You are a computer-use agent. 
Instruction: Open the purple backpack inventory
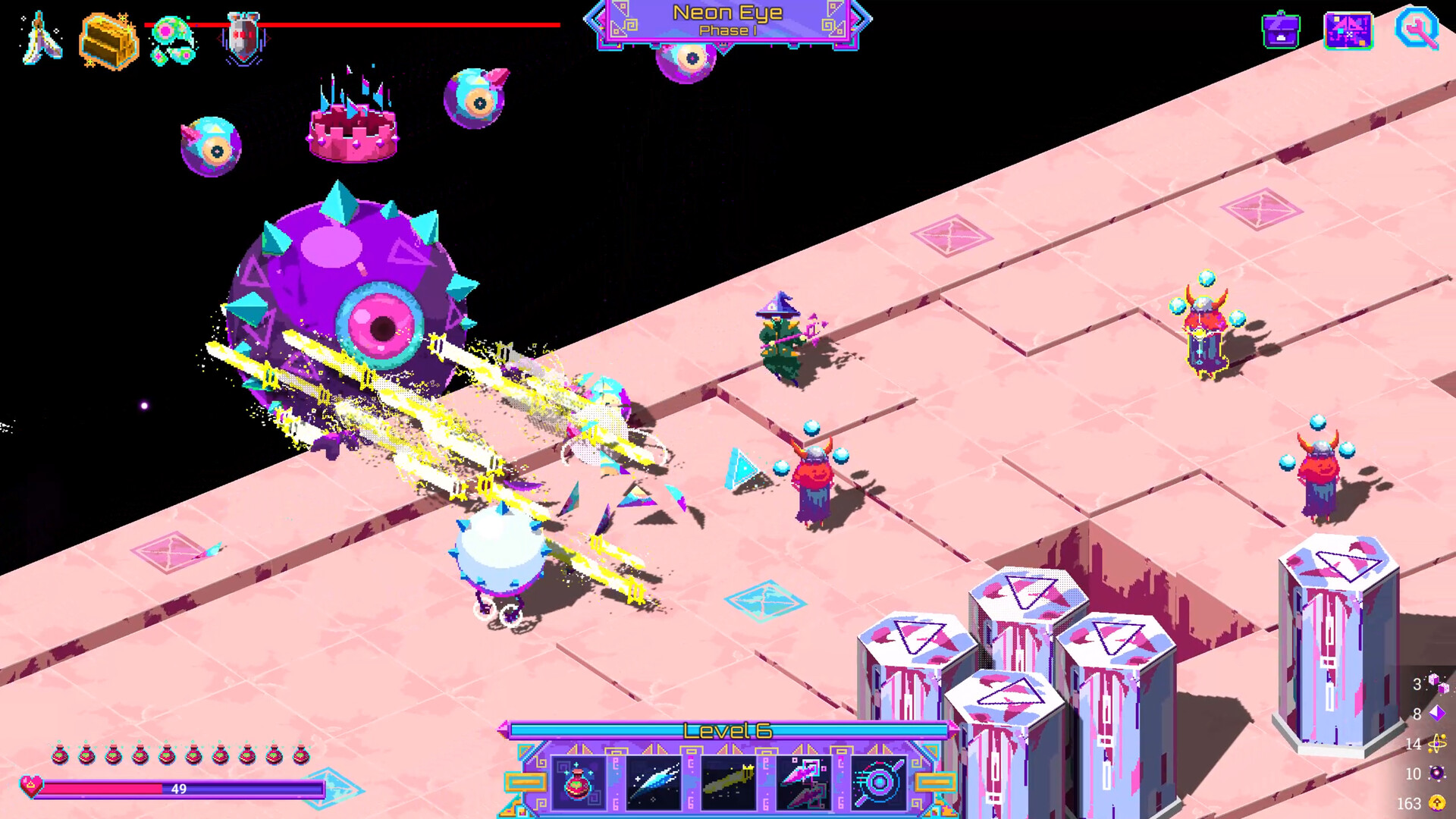[x=1281, y=30]
